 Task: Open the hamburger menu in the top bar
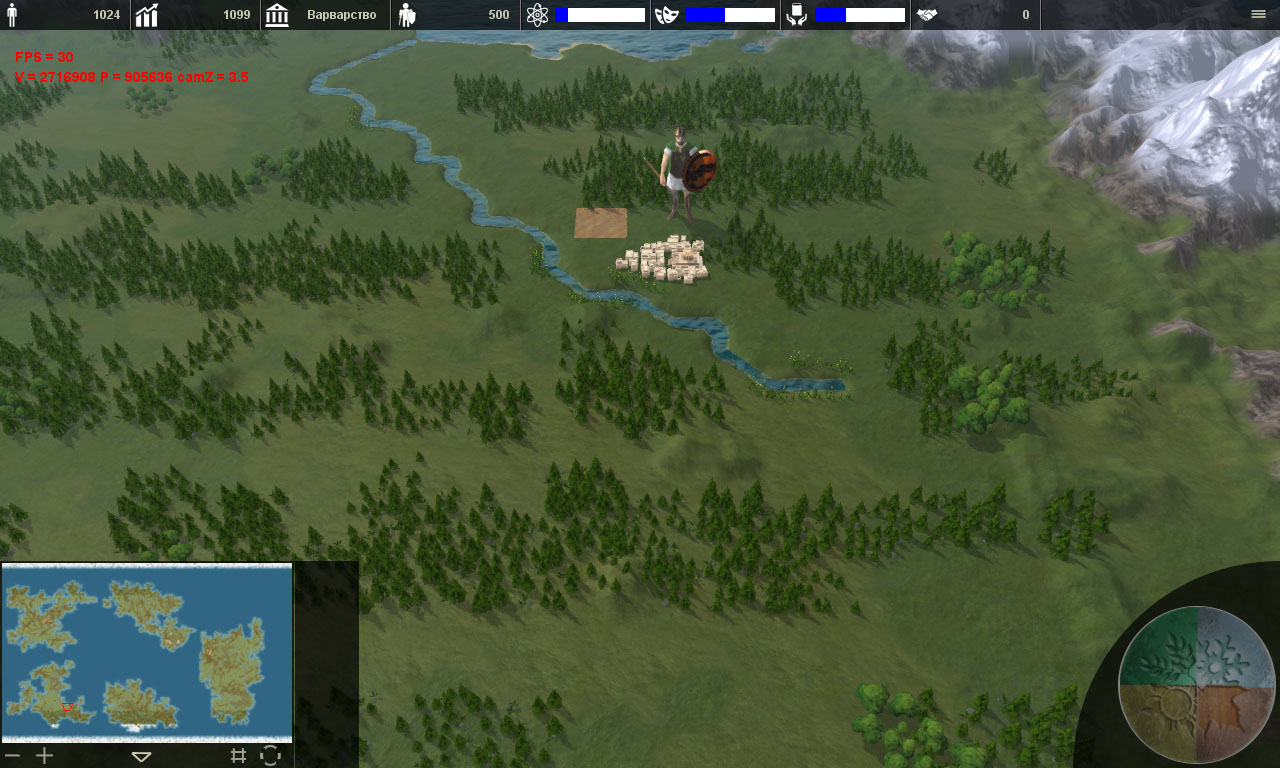pos(1258,14)
